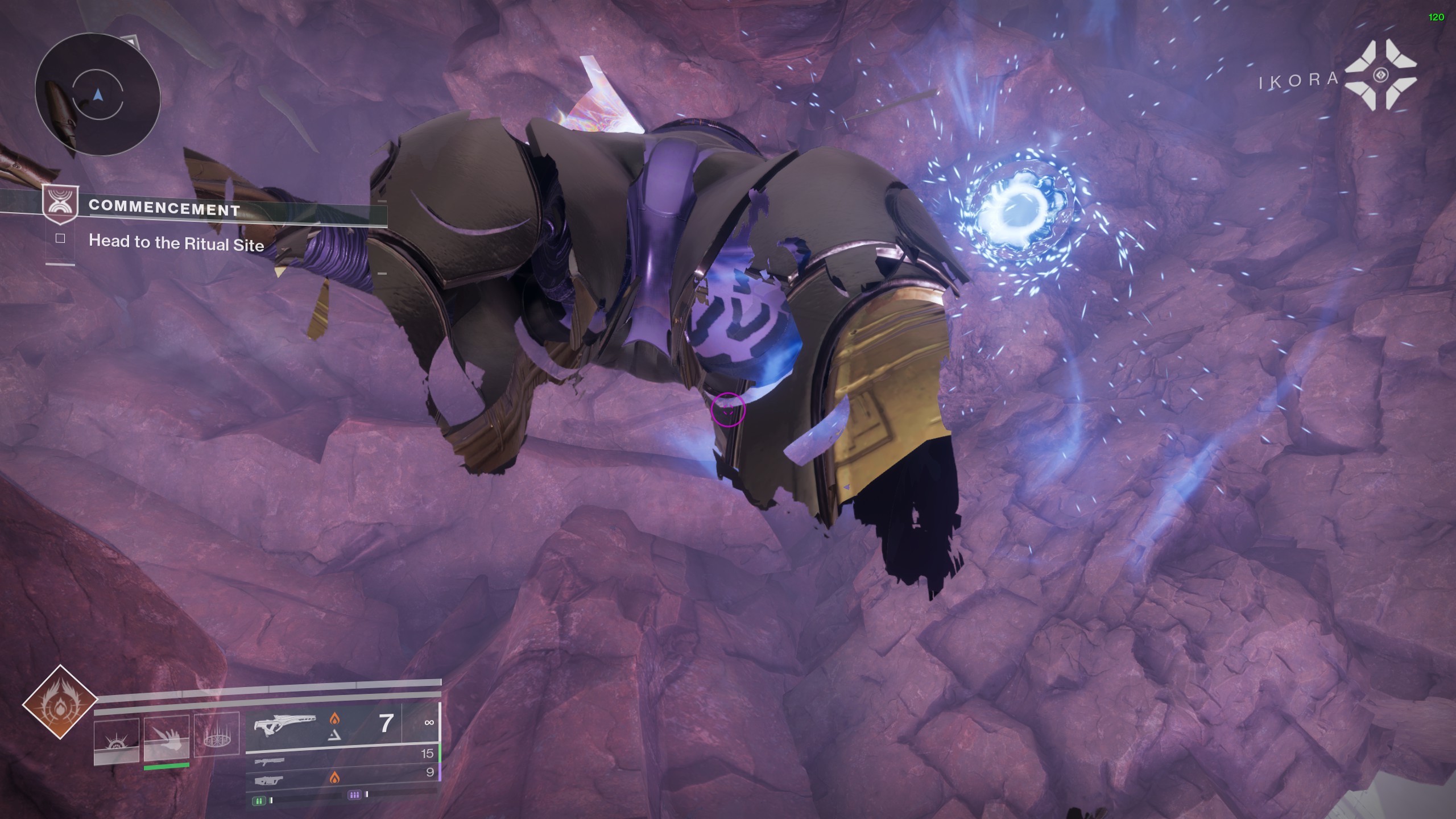Viewport: 1456px width, 819px height.
Task: Open the Commencement quest tracker
Action: [x=165, y=207]
